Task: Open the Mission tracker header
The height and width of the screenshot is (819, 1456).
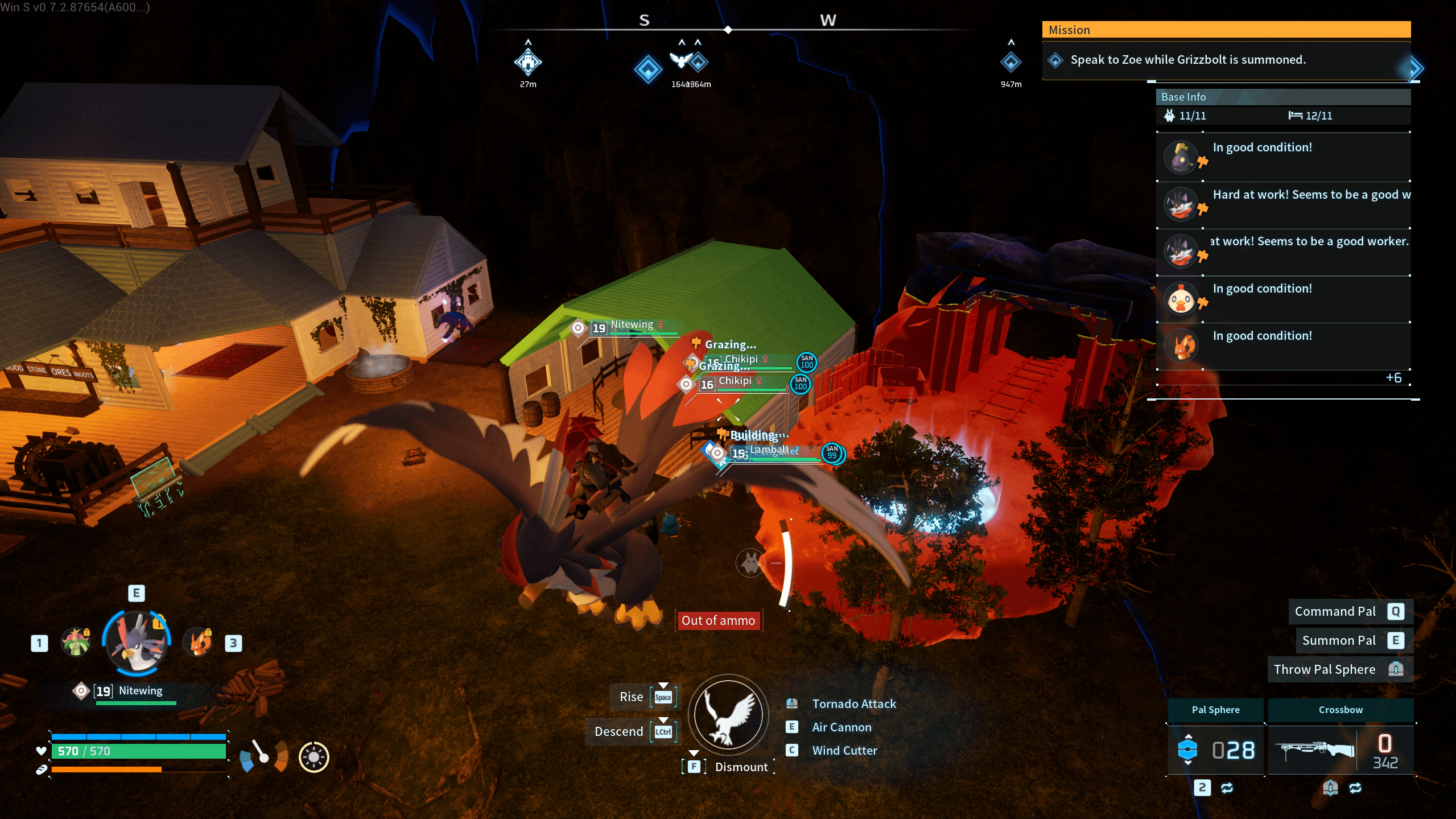Action: coord(1226,30)
